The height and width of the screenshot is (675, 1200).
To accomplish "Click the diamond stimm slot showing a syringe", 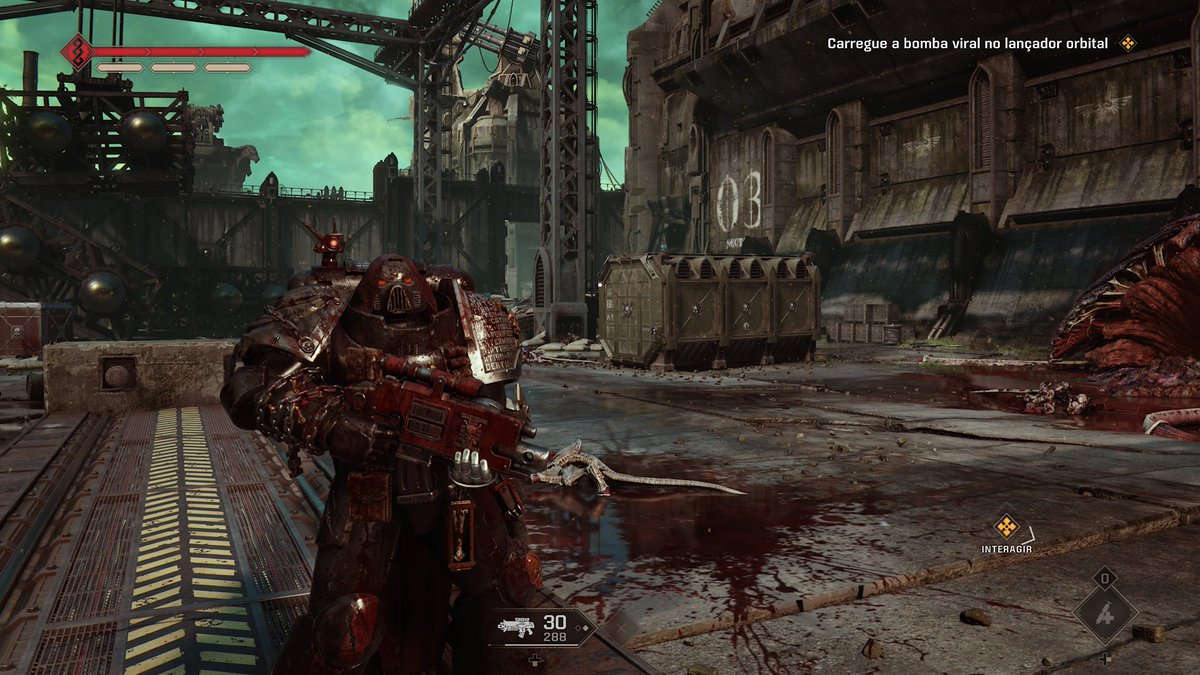I will point(1105,614).
